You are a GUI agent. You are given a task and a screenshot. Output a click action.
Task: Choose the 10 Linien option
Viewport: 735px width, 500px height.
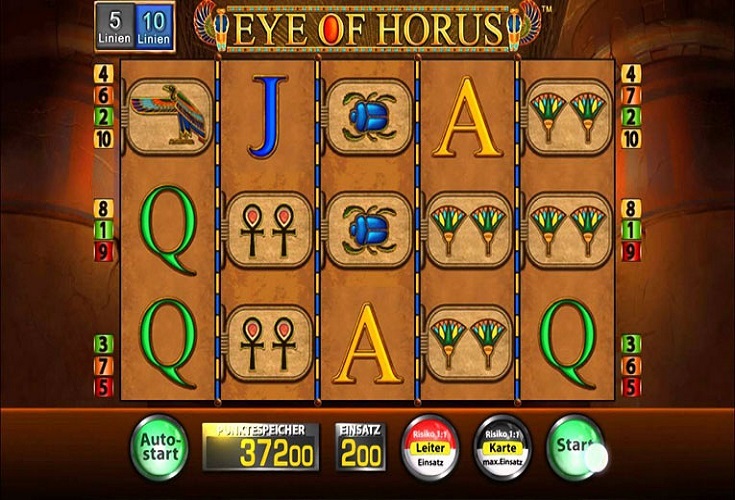pos(153,27)
